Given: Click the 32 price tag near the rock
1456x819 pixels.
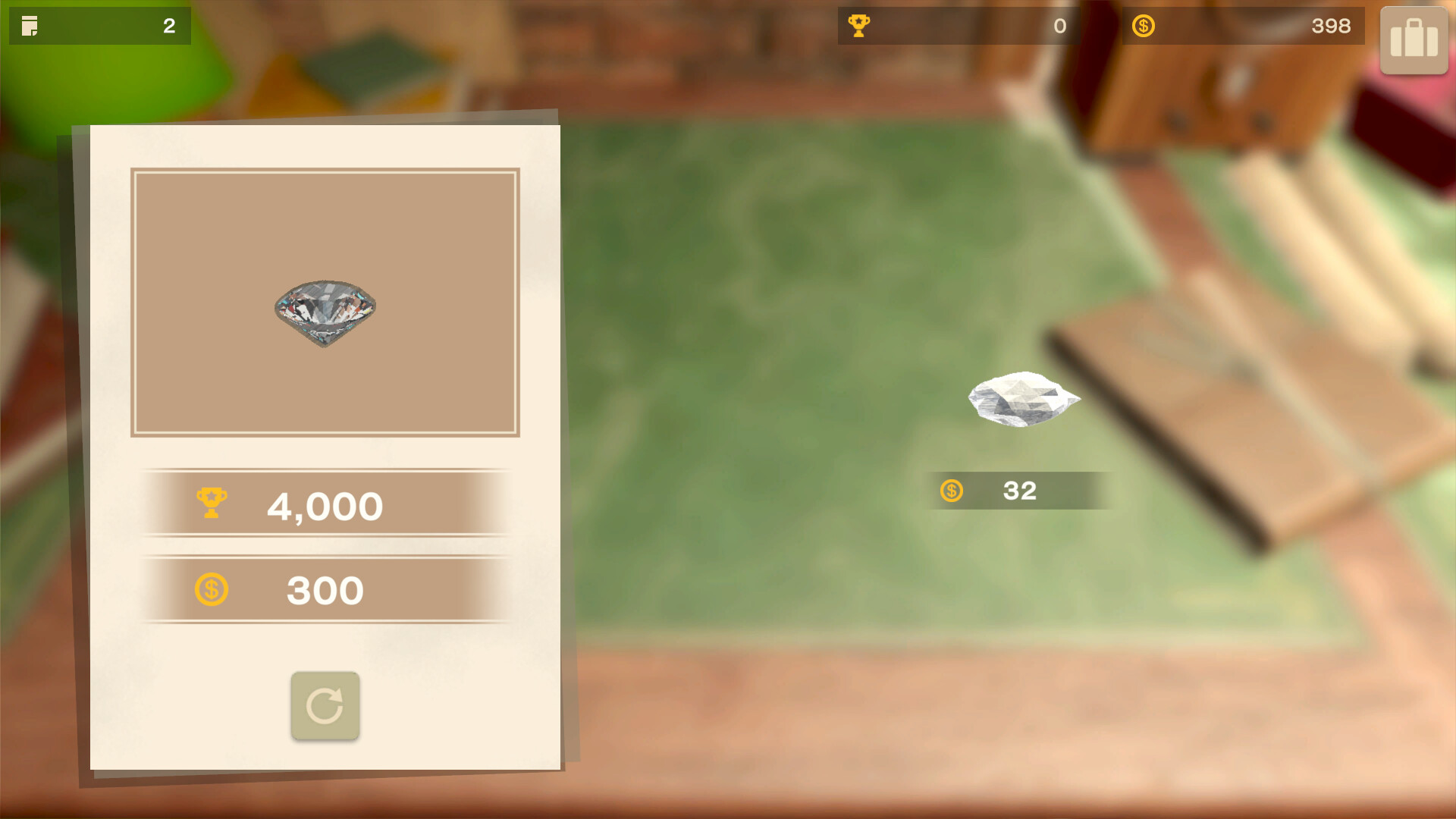Looking at the screenshot, I should click(x=1018, y=491).
